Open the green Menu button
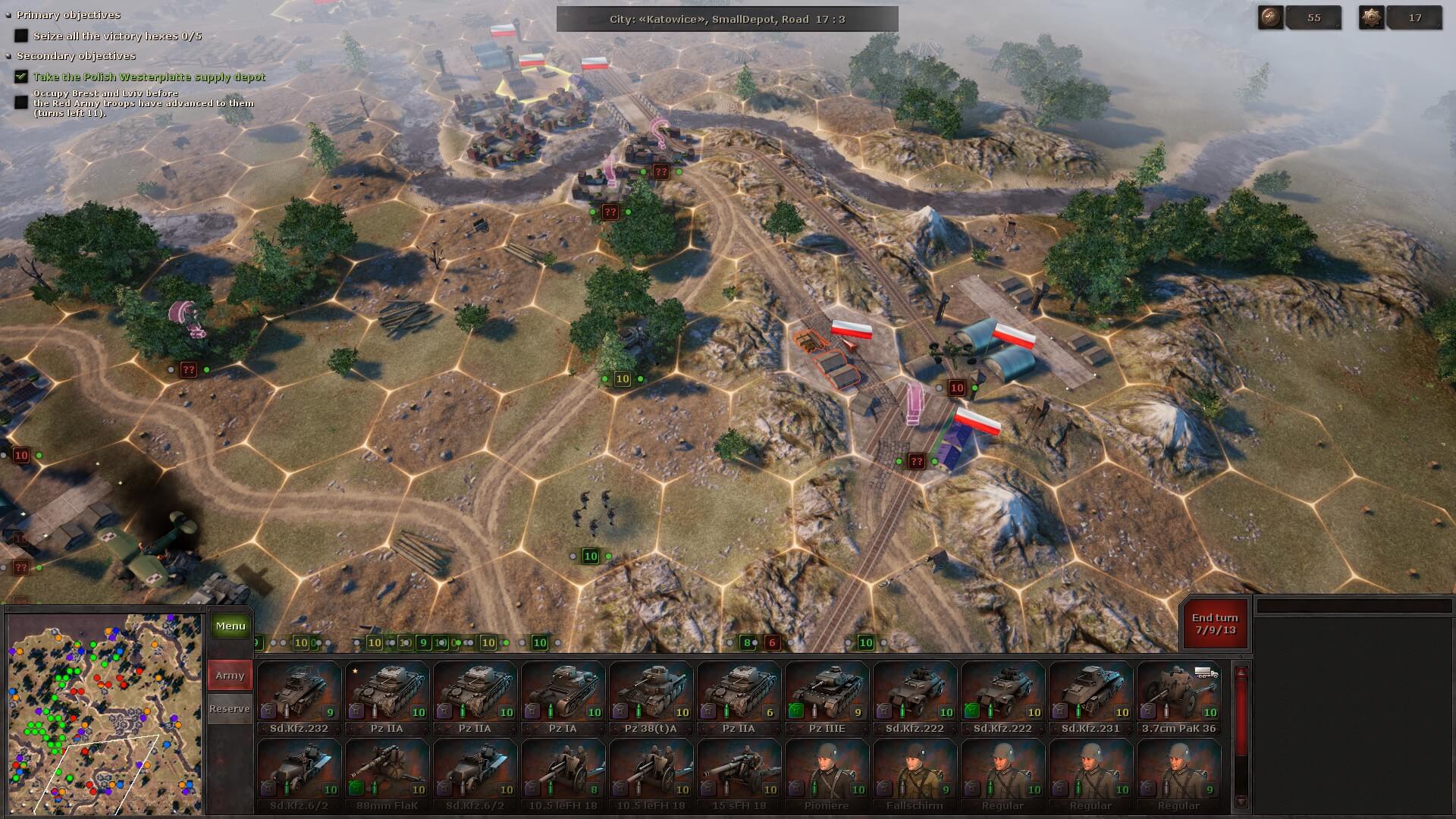Image resolution: width=1456 pixels, height=819 pixels. 230,626
